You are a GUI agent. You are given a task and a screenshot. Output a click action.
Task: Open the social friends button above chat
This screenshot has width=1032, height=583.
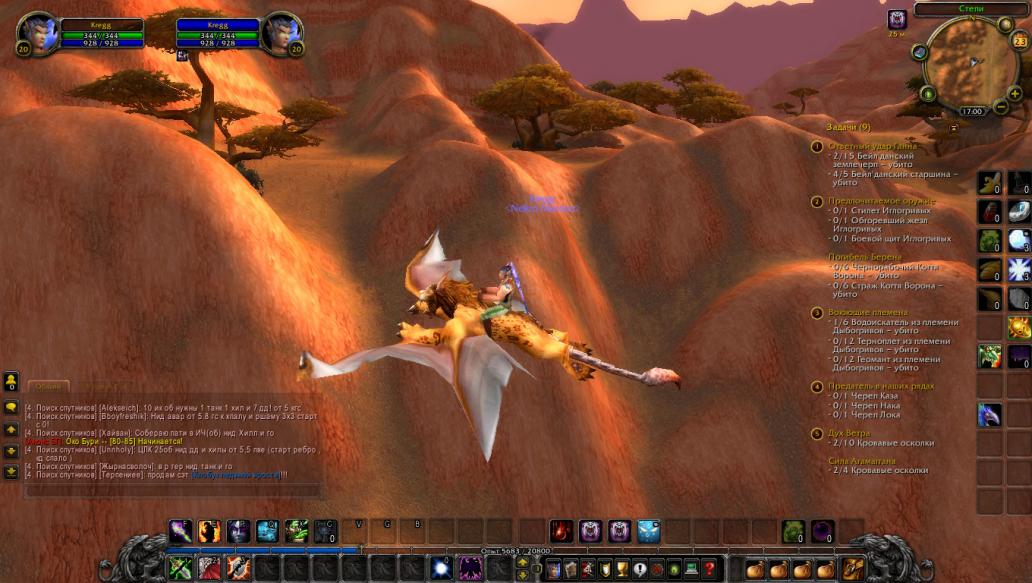tap(11, 380)
